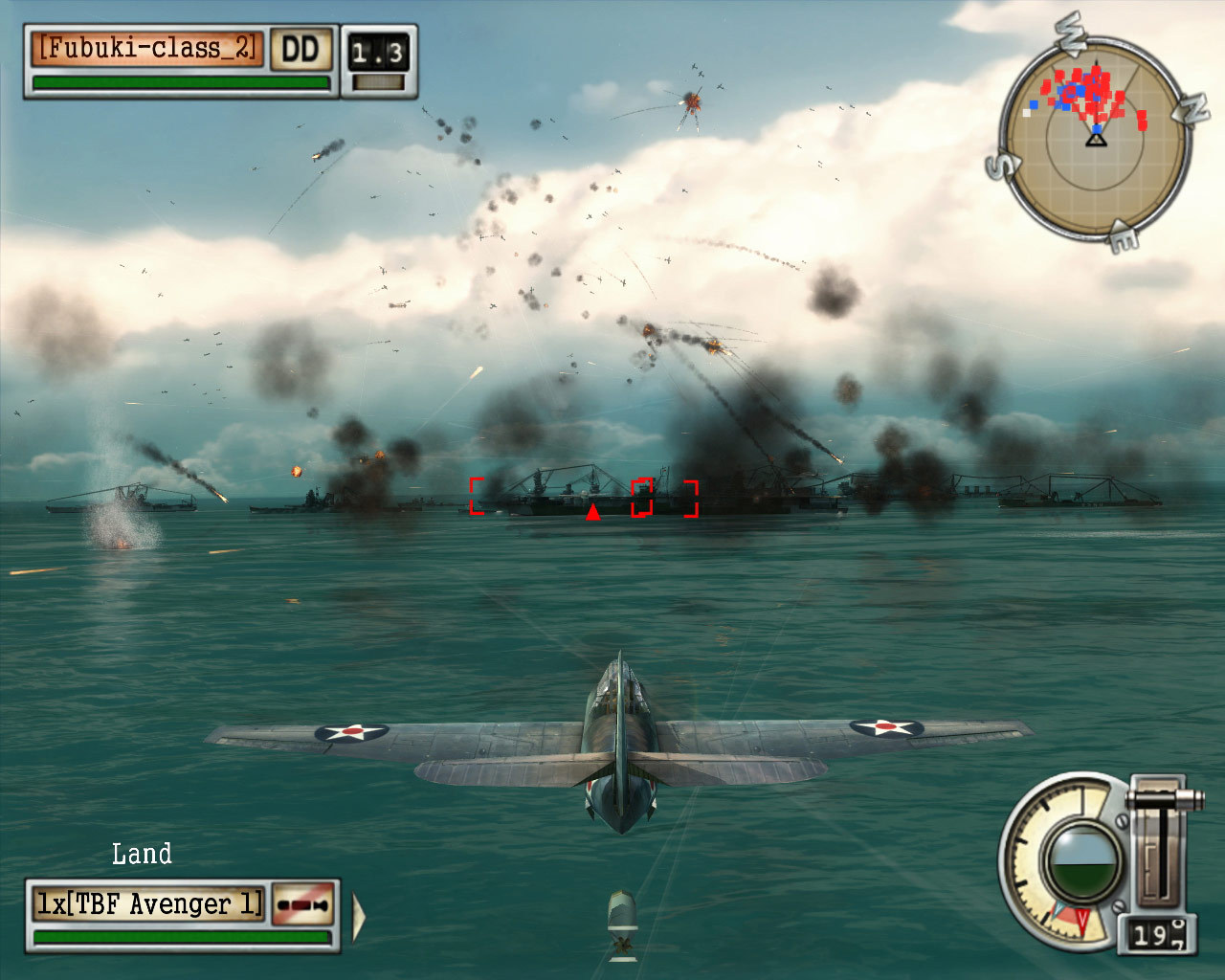
Task: Select the bracketed enemy ship target
Action: [584, 496]
